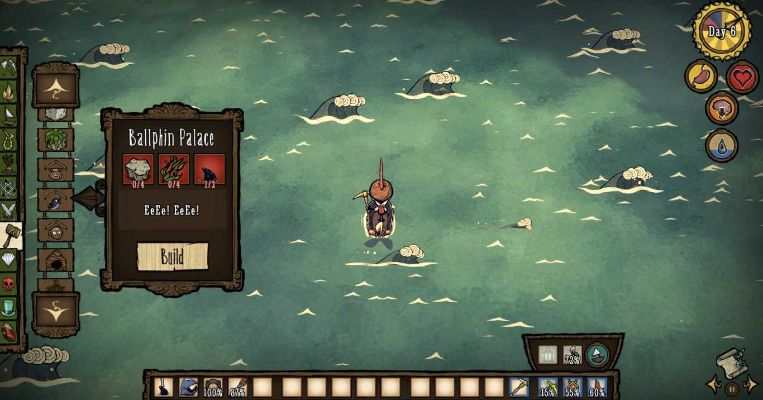Viewport: 763px width, 400px height.
Task: Select the 100% item inventory slot
Action: tap(213, 386)
